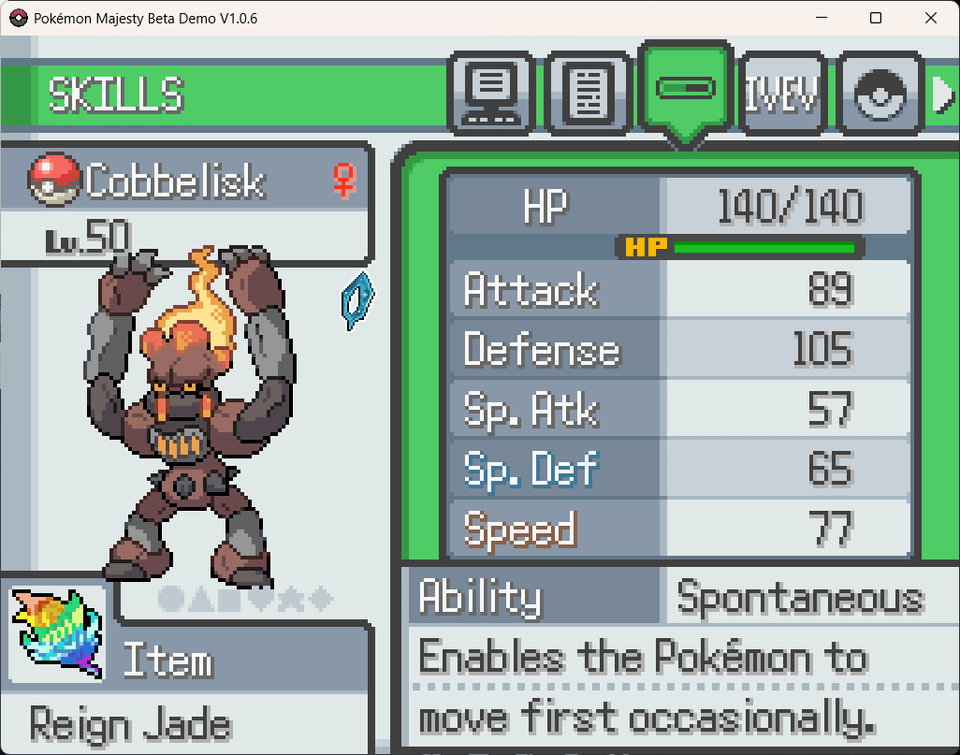Switch to the trainer memo document tab
Viewport: 960px width, 755px height.
588,94
